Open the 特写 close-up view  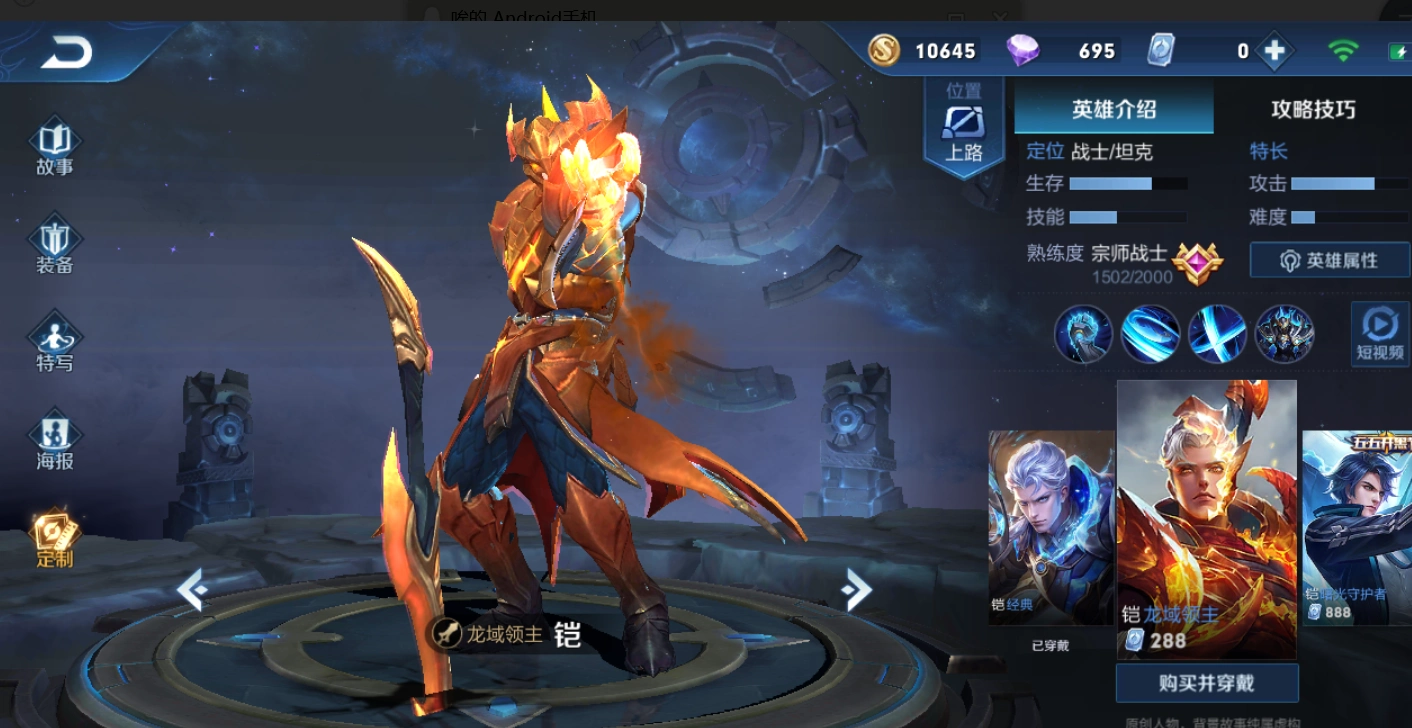55,344
